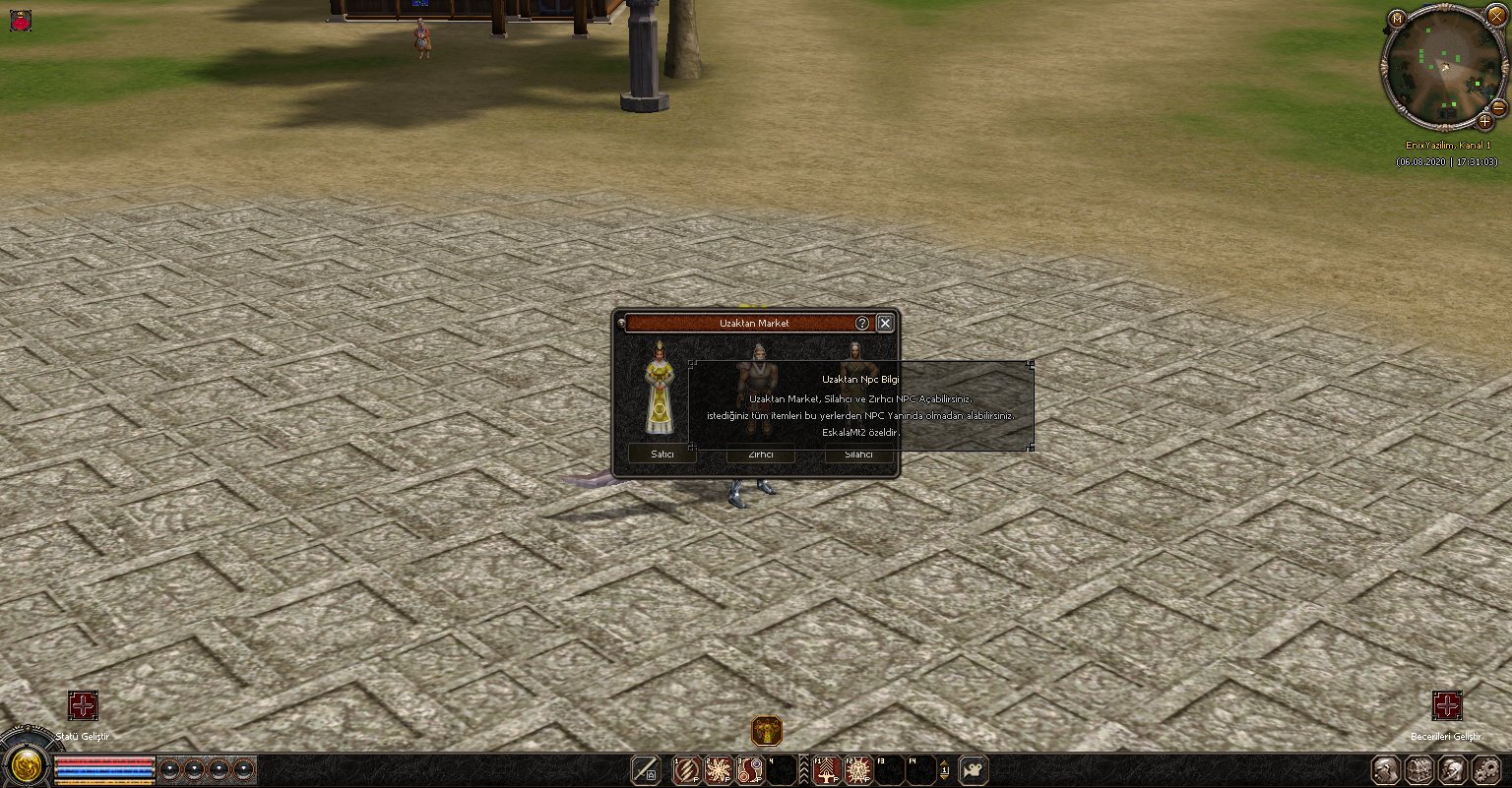Activate the skill in quickslot 3
The width and height of the screenshot is (1512, 788).
tap(750, 769)
